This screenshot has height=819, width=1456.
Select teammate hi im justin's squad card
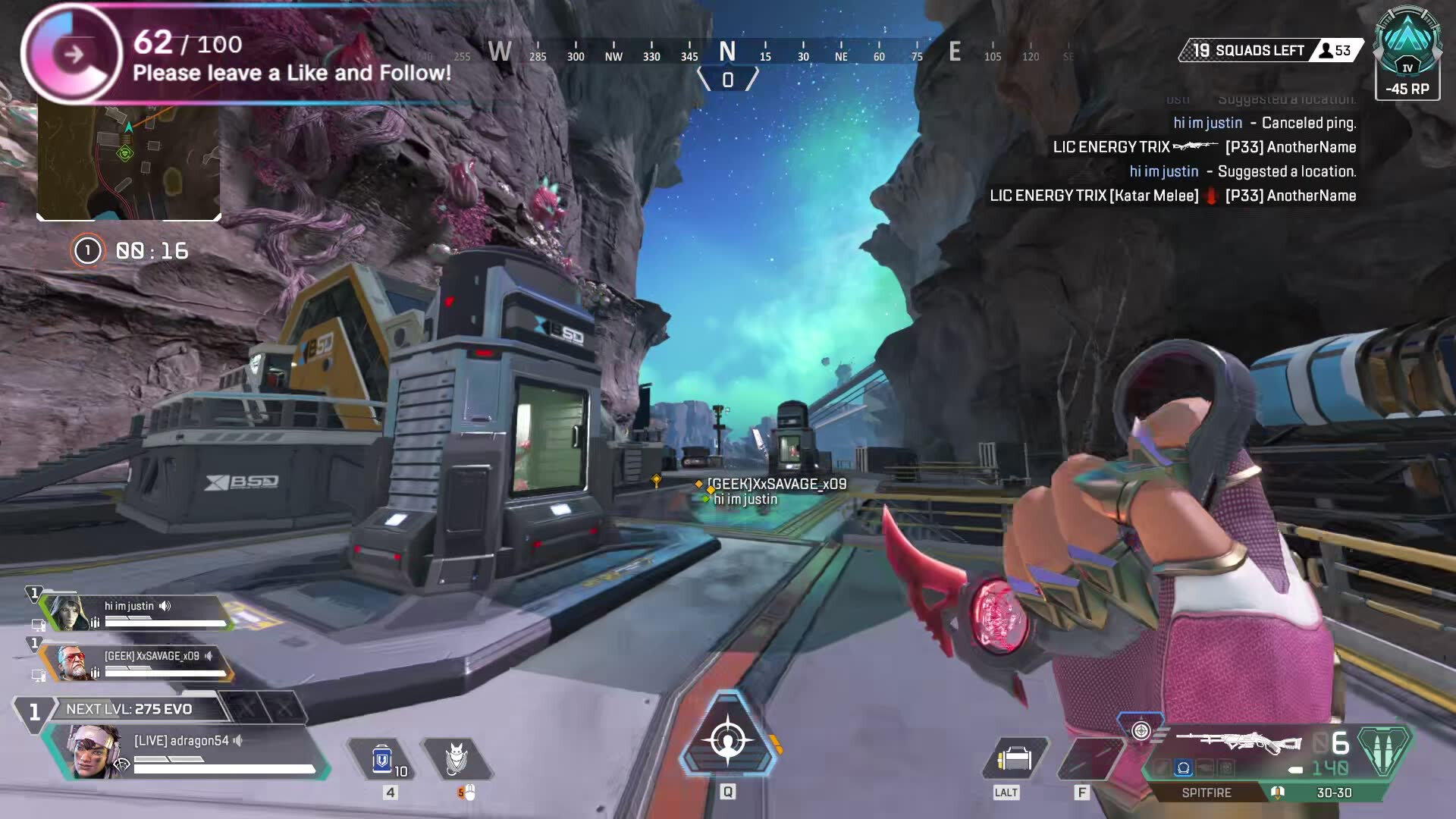tap(136, 613)
